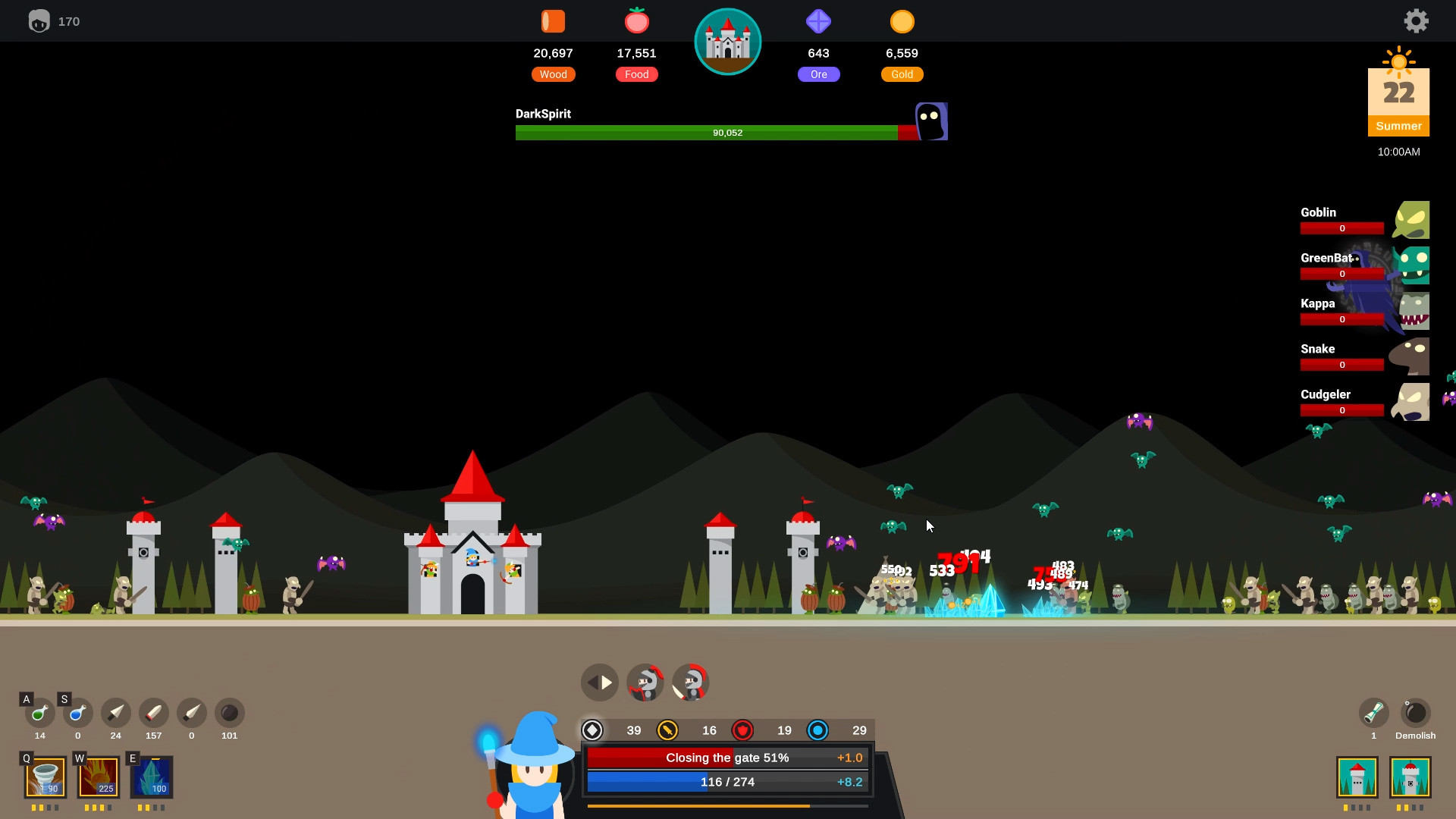Select the green potion bound to A
Screen dimensions: 1456x819
coord(39,714)
